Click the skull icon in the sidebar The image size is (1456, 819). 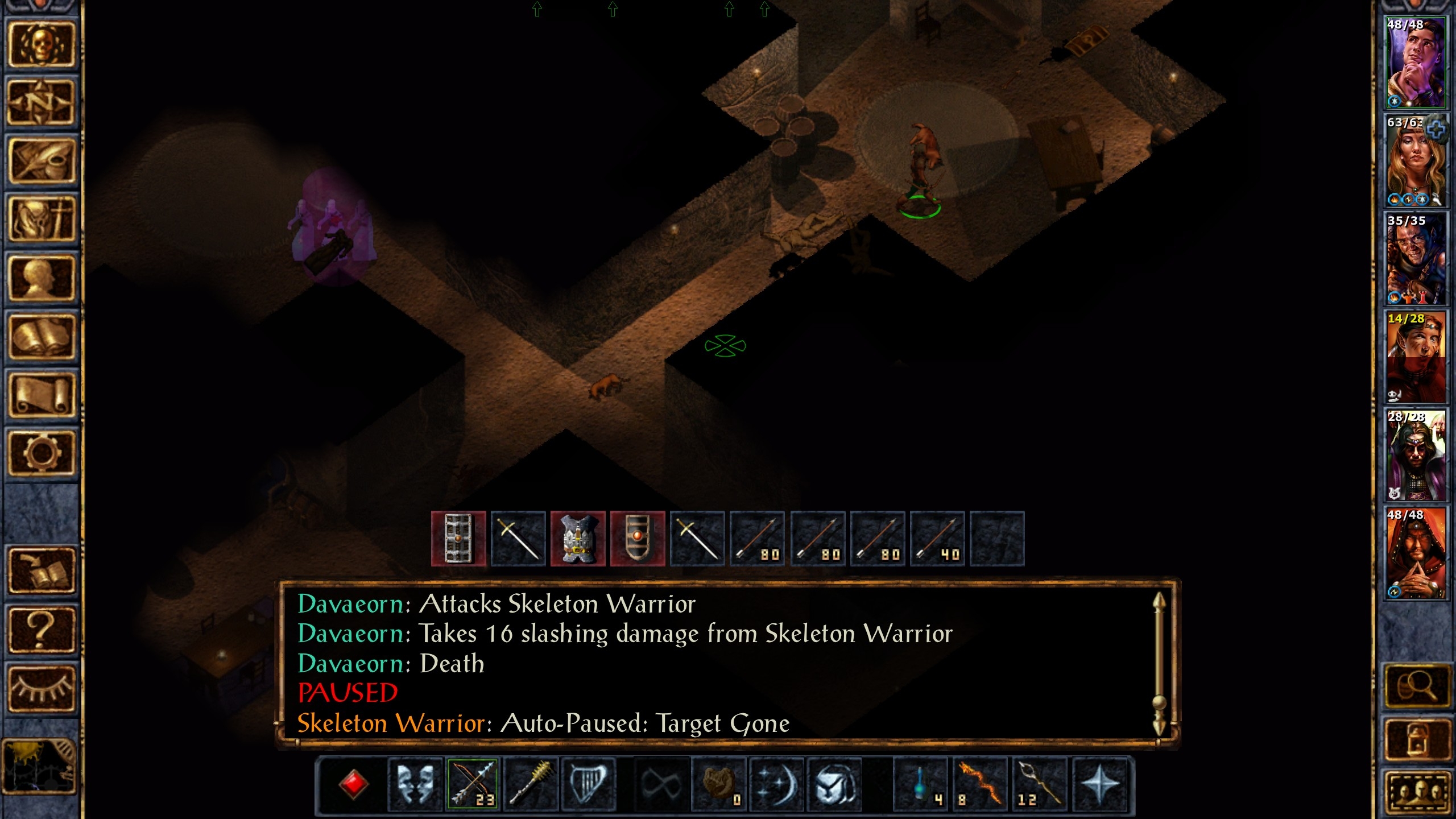[x=41, y=44]
